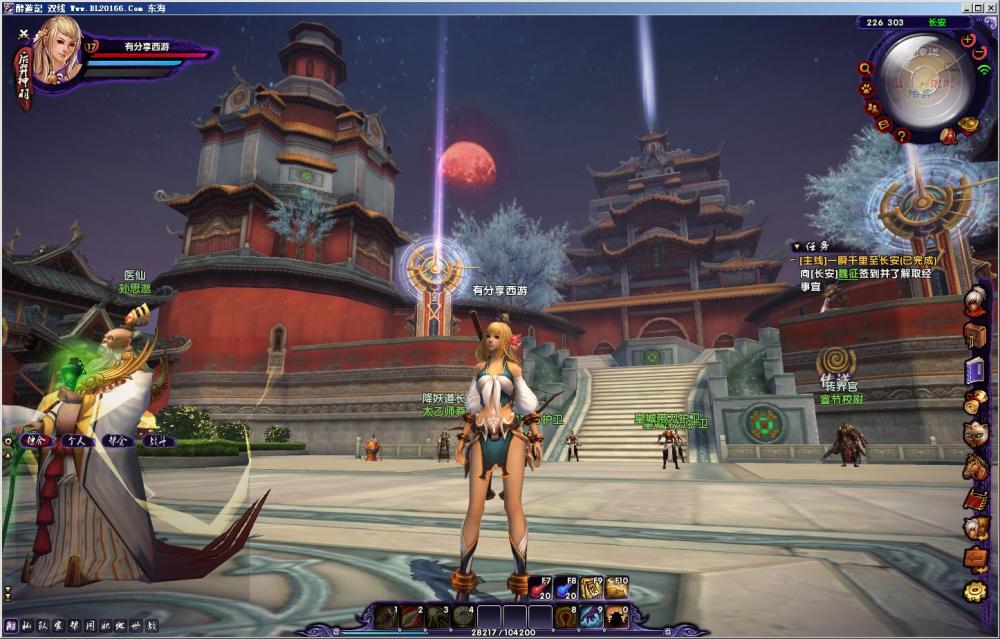1000x639 pixels.
Task: Zoom out the minimap with the minus button
Action: click(979, 52)
